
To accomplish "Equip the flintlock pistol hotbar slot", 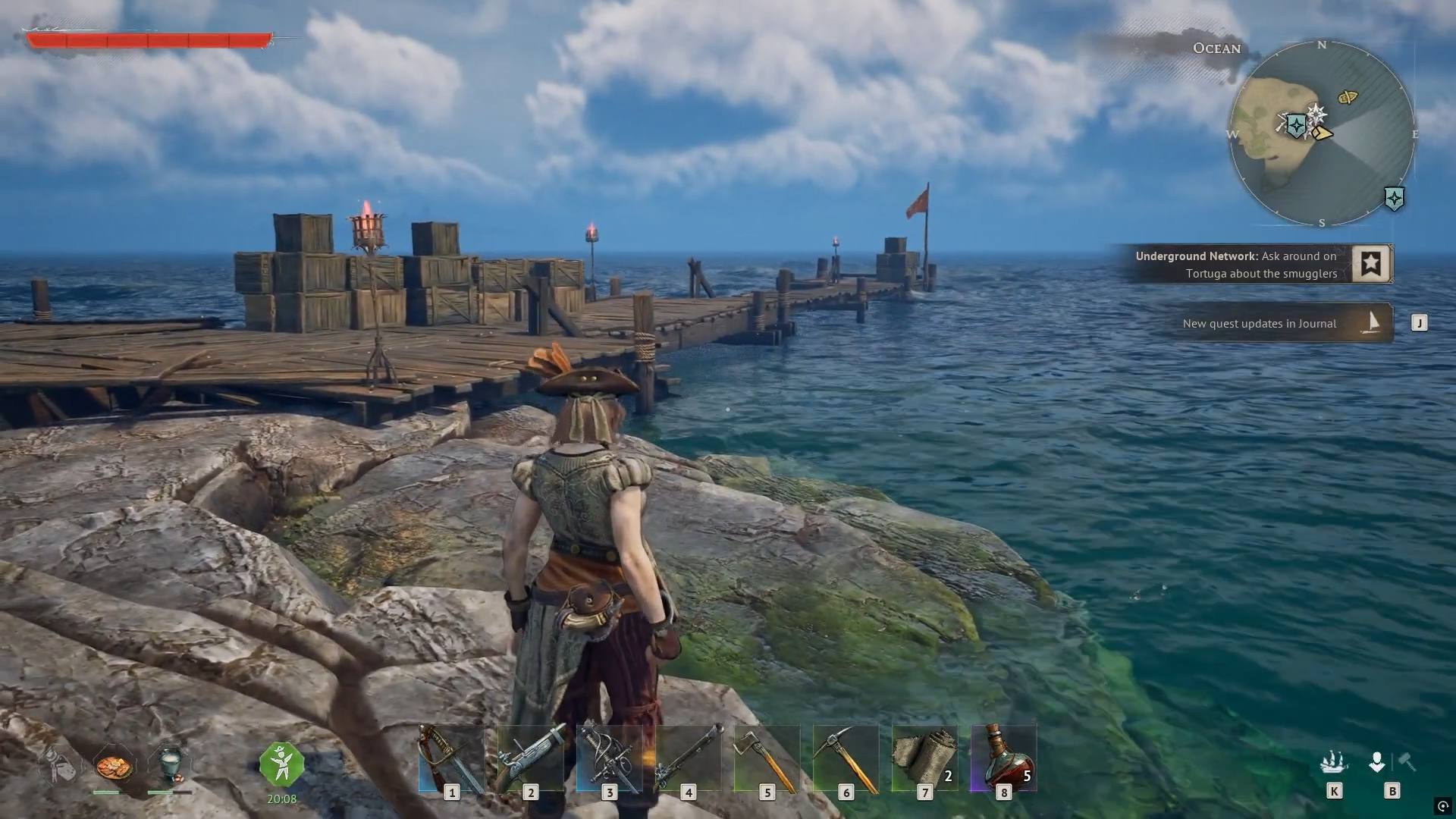I will (530, 759).
